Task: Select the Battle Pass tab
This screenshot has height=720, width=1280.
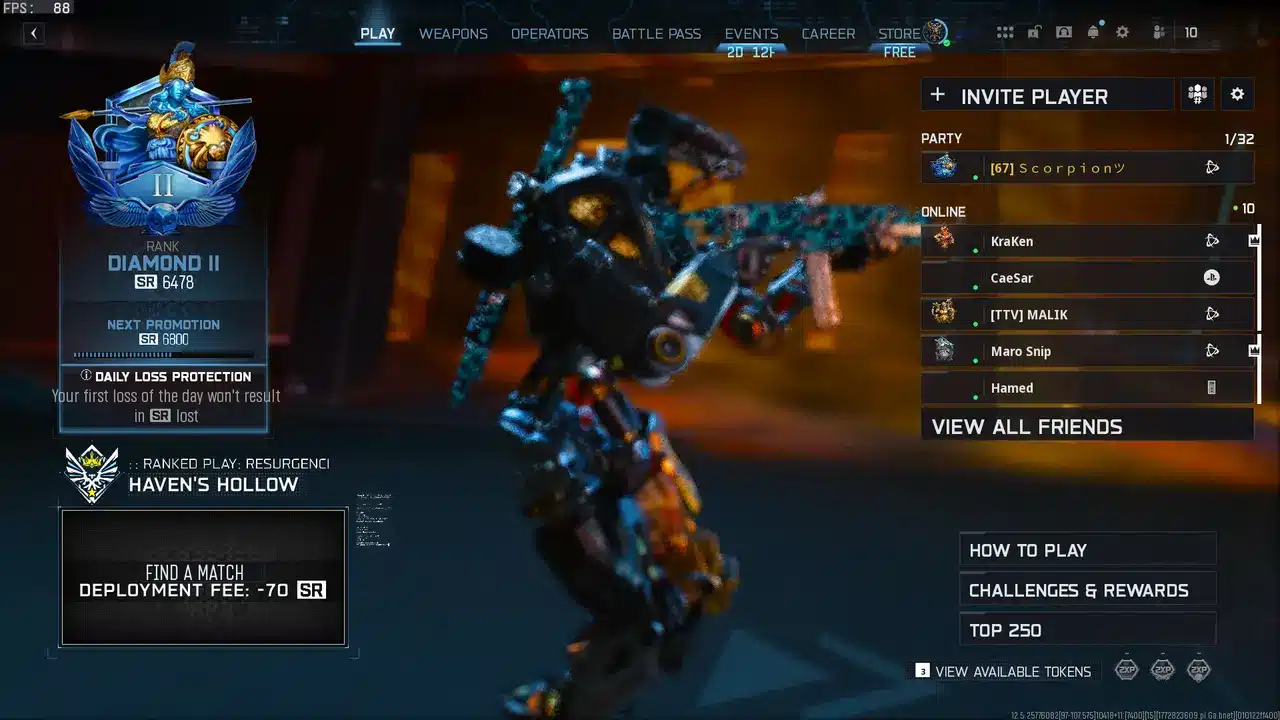Action: (656, 34)
